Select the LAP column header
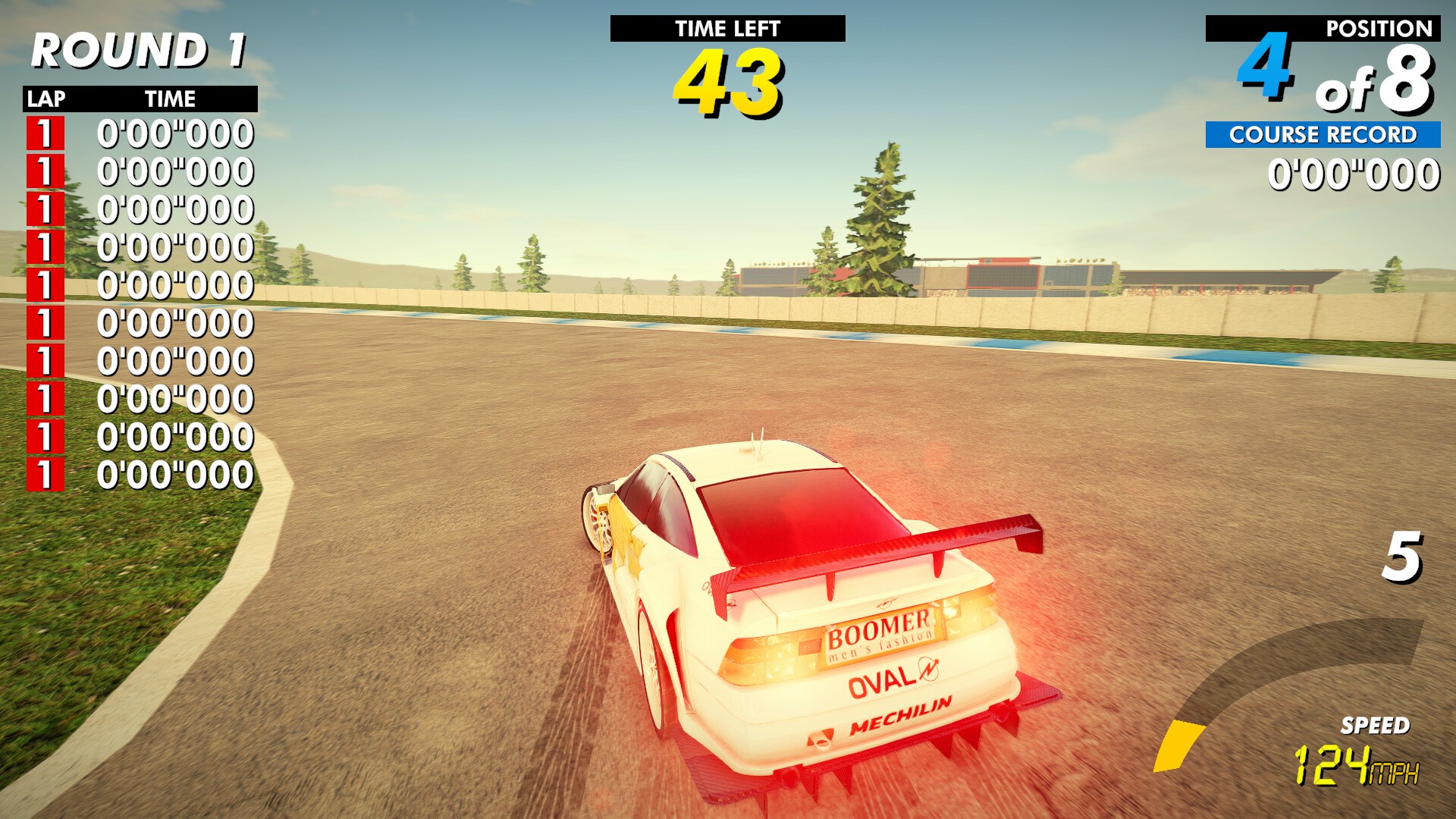Viewport: 1456px width, 819px height. click(x=47, y=98)
